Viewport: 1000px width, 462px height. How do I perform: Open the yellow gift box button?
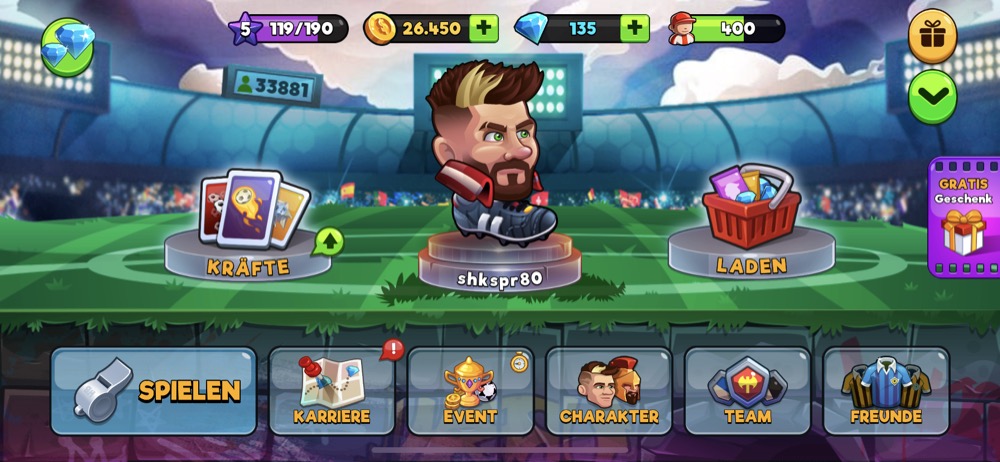[932, 37]
